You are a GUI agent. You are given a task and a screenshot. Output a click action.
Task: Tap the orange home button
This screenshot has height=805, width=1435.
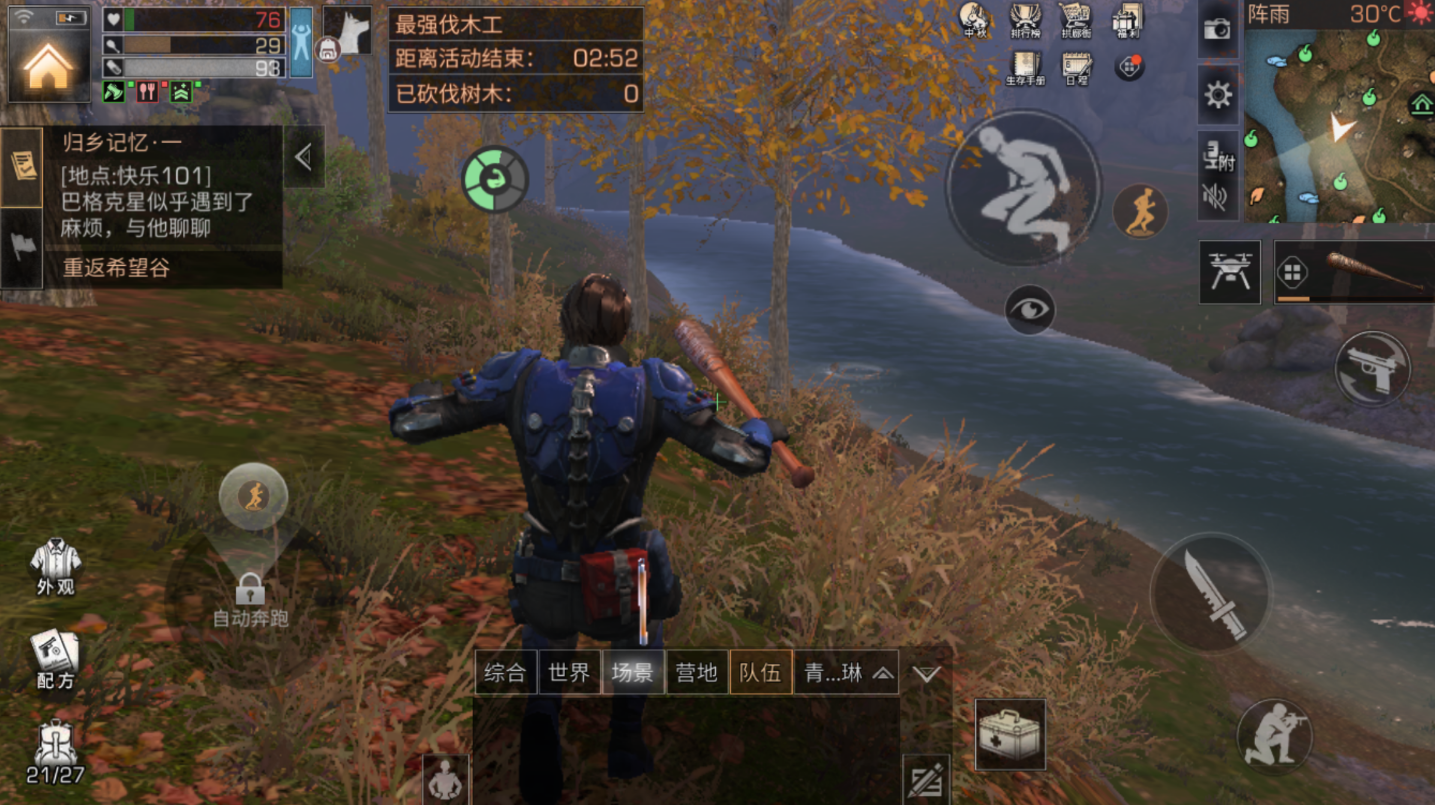pyautogui.click(x=48, y=67)
